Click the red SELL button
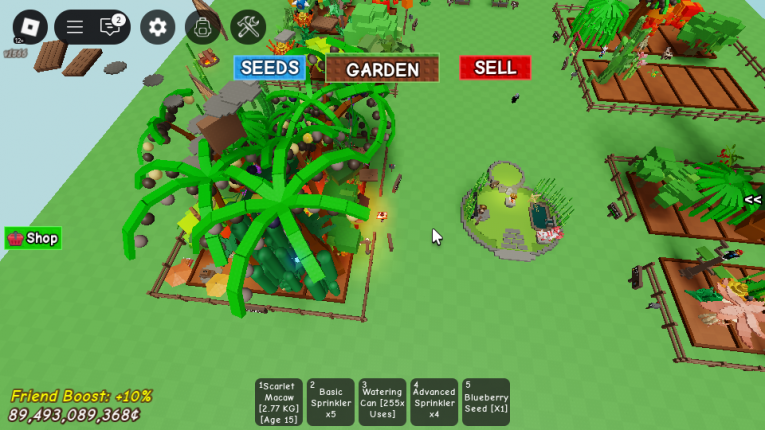The width and height of the screenshot is (765, 430). 495,67
